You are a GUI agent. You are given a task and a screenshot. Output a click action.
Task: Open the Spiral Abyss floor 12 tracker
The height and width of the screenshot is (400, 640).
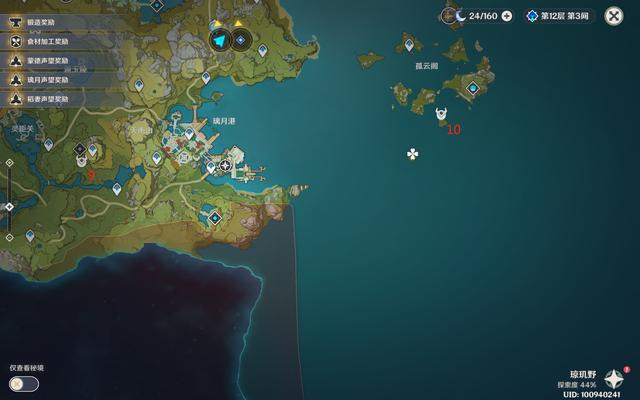(560, 16)
